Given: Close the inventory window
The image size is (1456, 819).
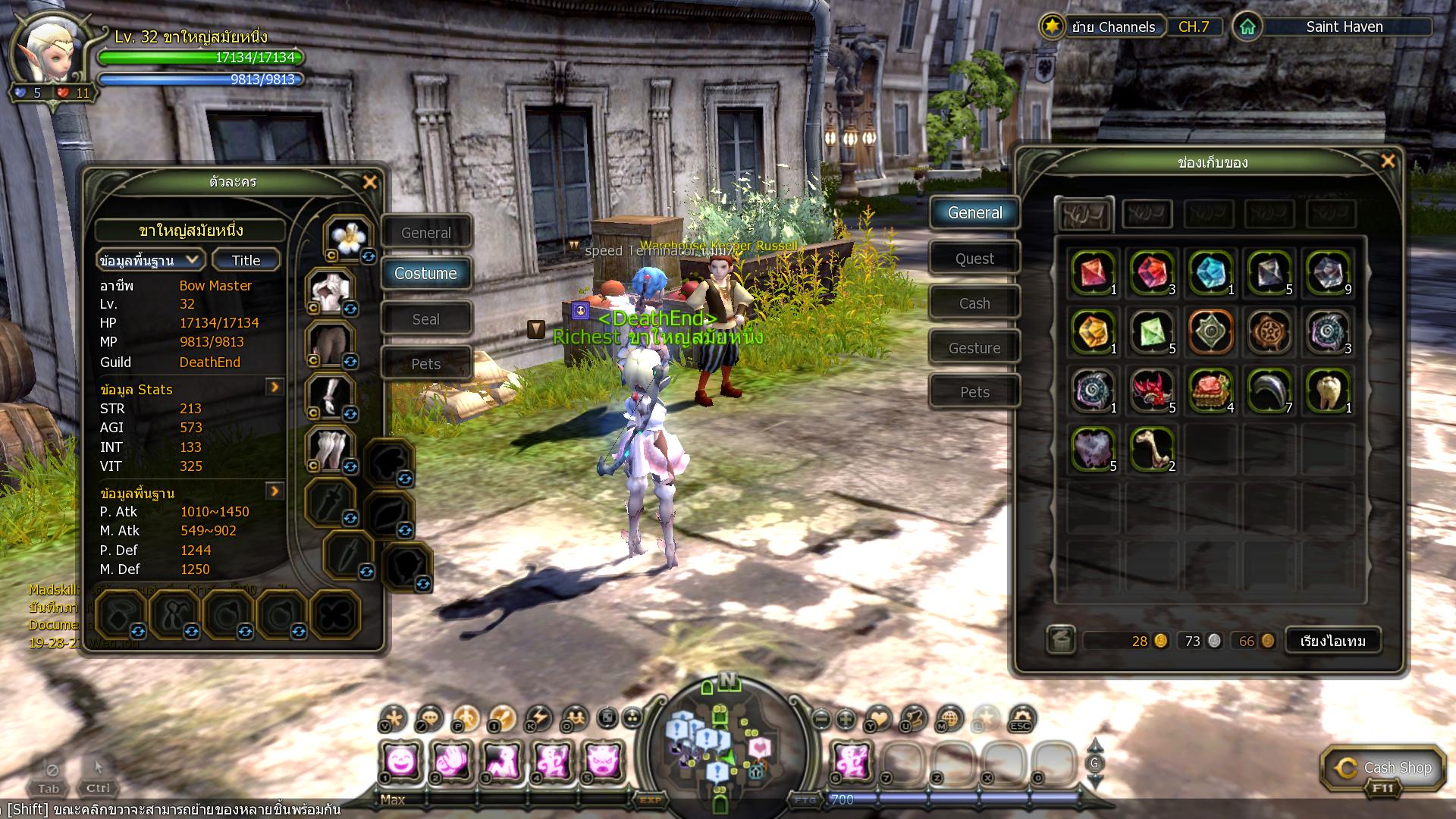Looking at the screenshot, I should point(1388,161).
